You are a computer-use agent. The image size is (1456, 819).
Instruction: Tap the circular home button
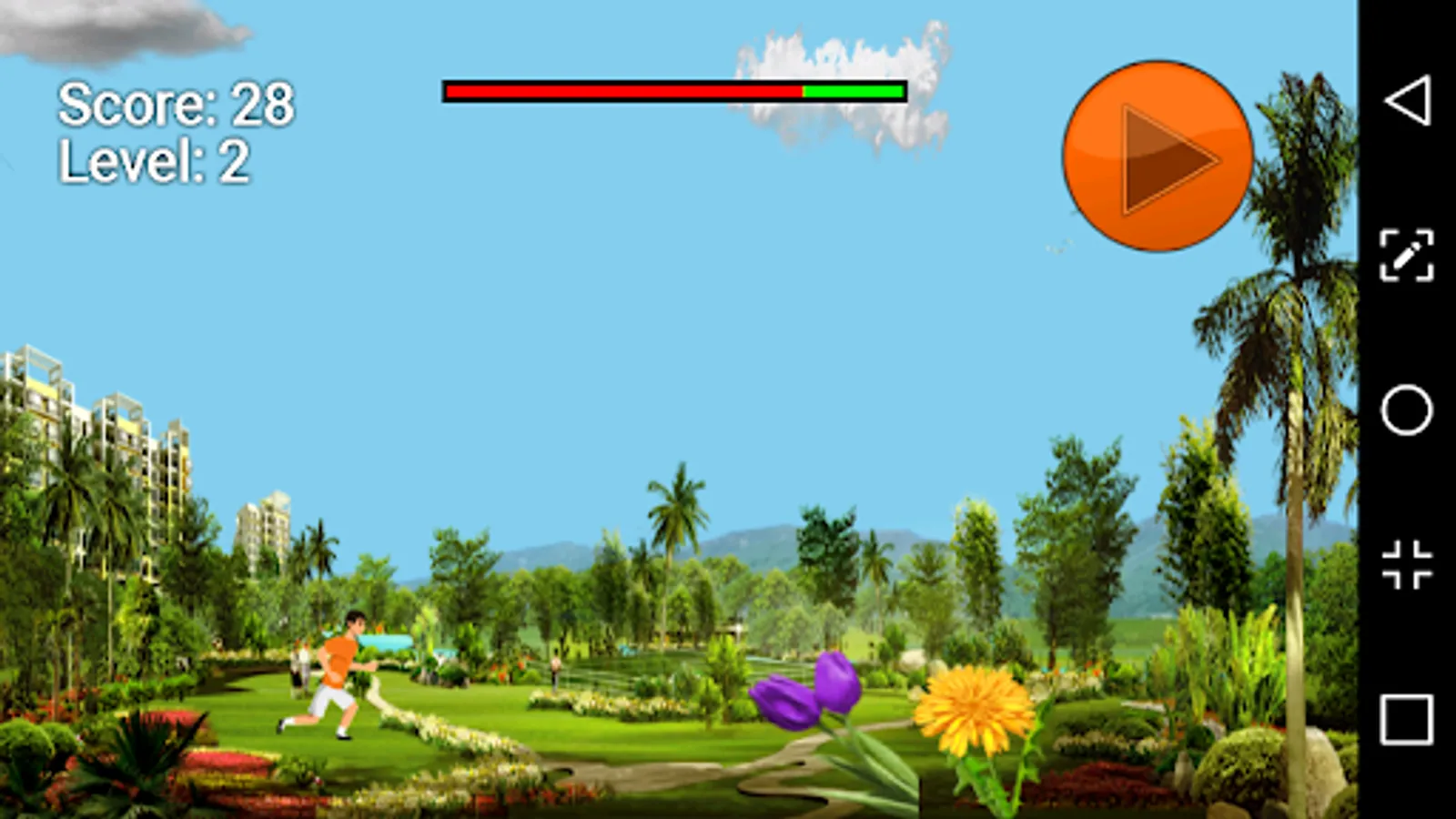[1406, 409]
